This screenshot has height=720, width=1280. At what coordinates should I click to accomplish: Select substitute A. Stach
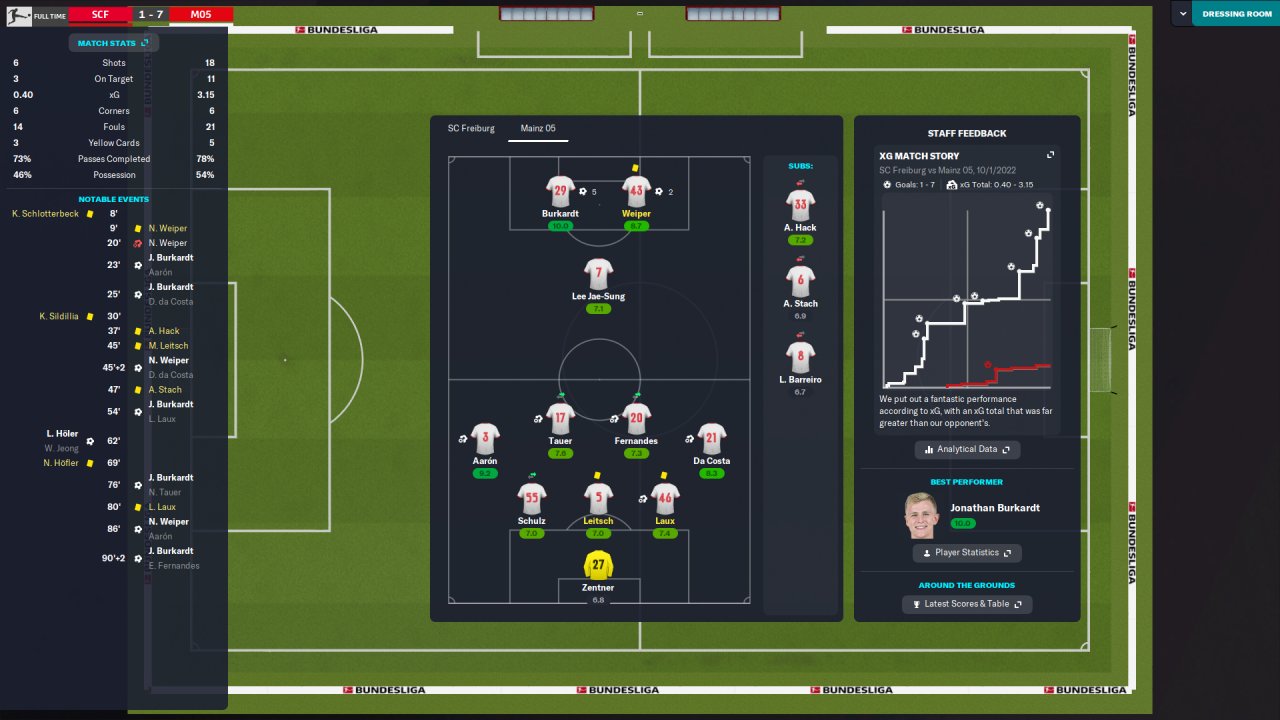[800, 281]
